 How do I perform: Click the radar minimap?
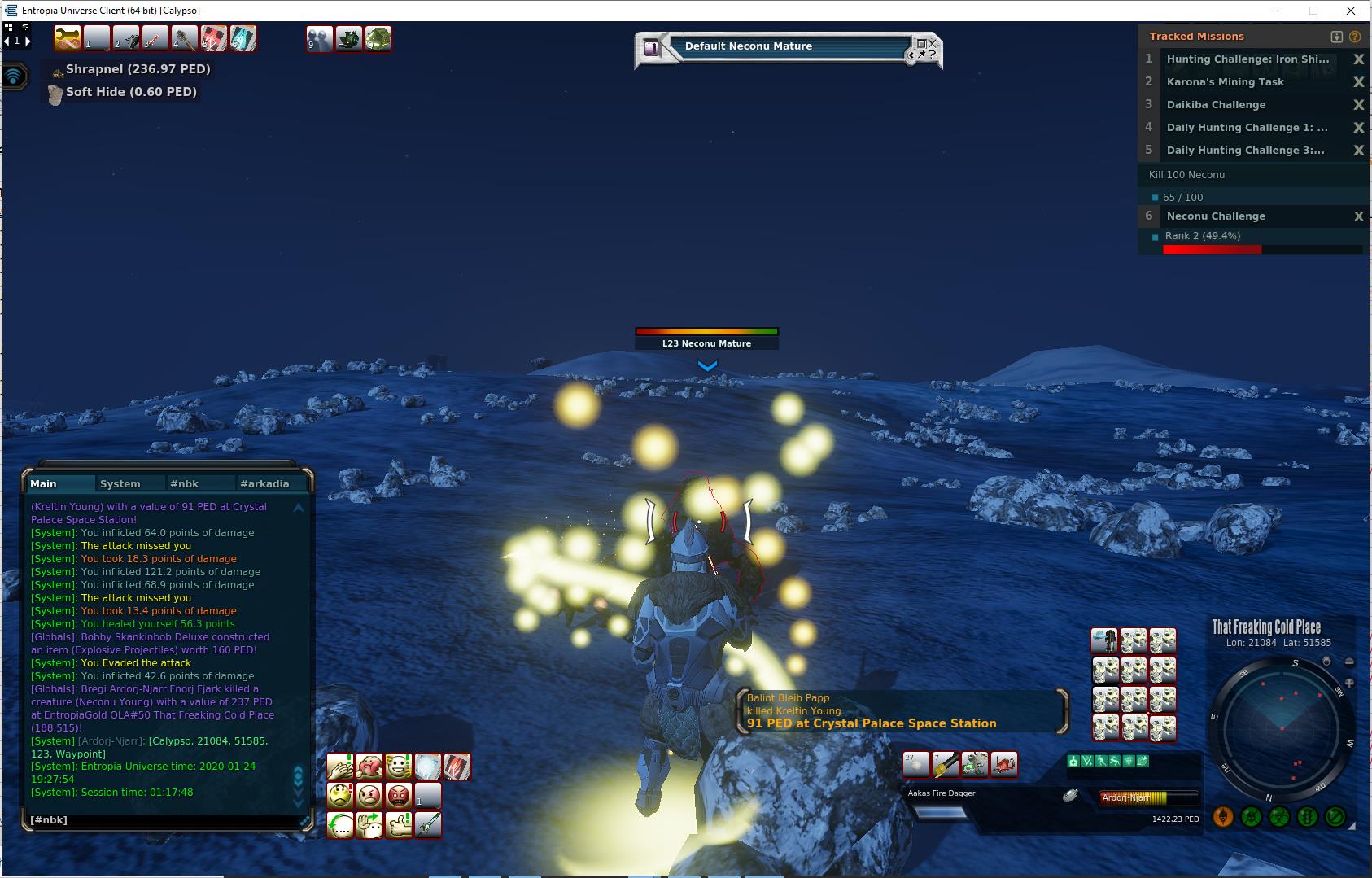click(1281, 730)
